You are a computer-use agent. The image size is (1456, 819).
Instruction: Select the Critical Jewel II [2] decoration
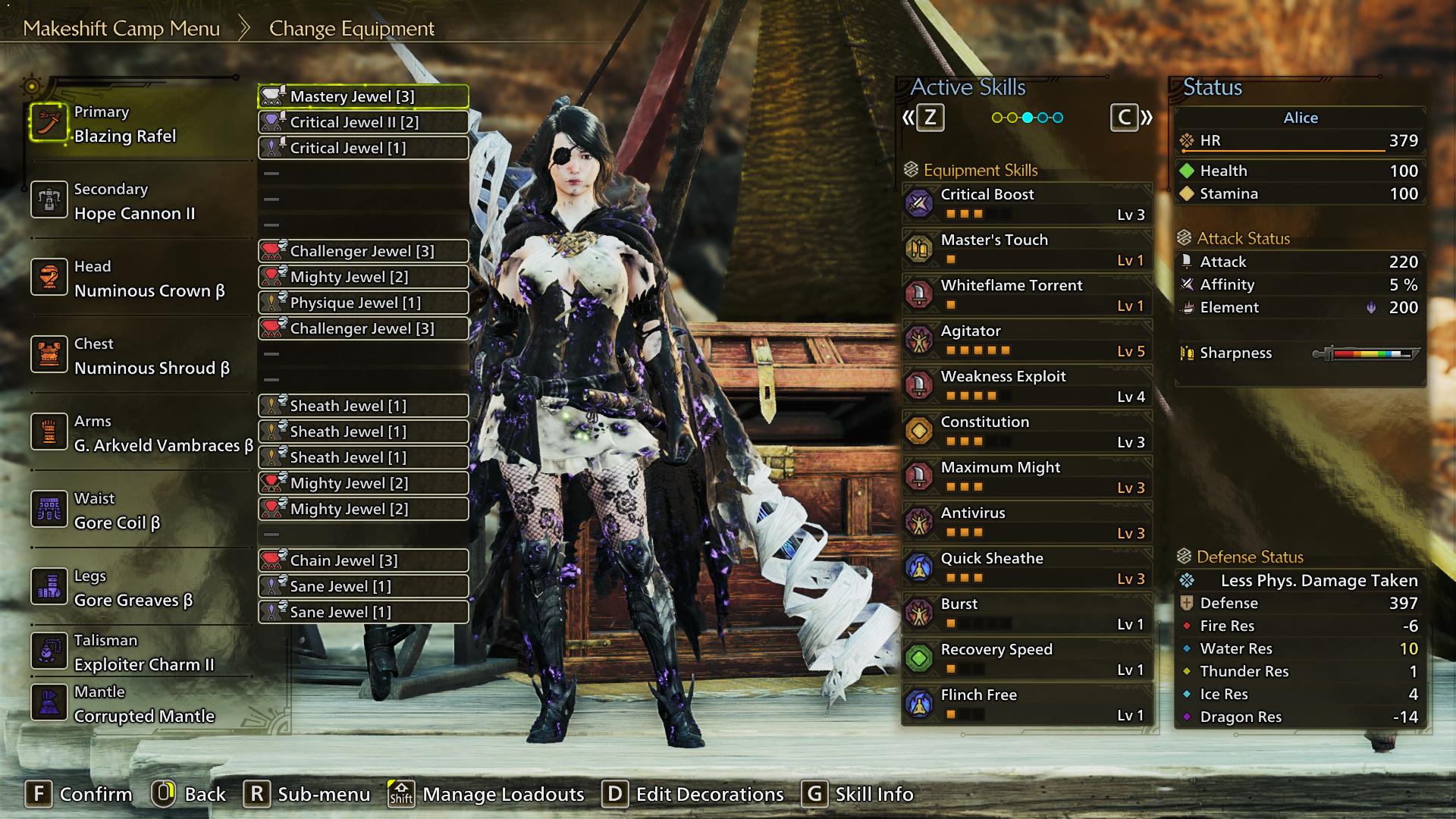(363, 122)
